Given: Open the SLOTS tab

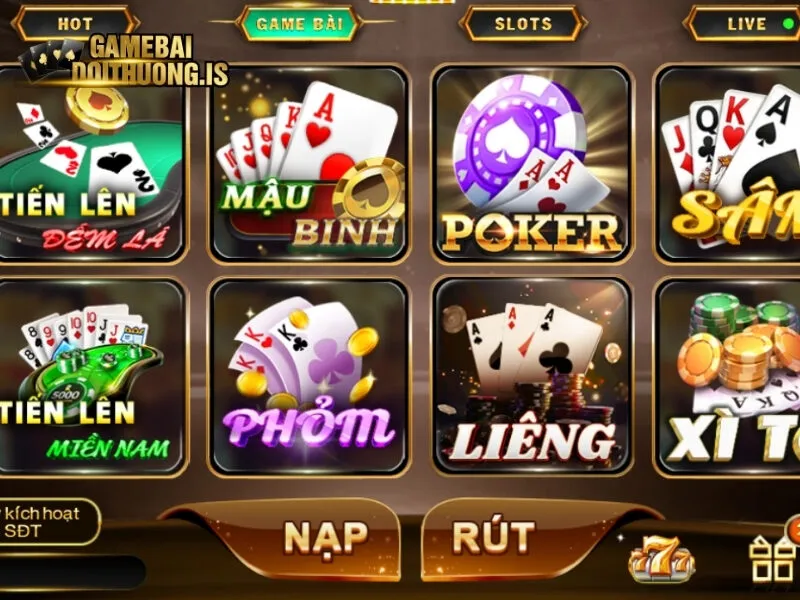Looking at the screenshot, I should tap(523, 23).
